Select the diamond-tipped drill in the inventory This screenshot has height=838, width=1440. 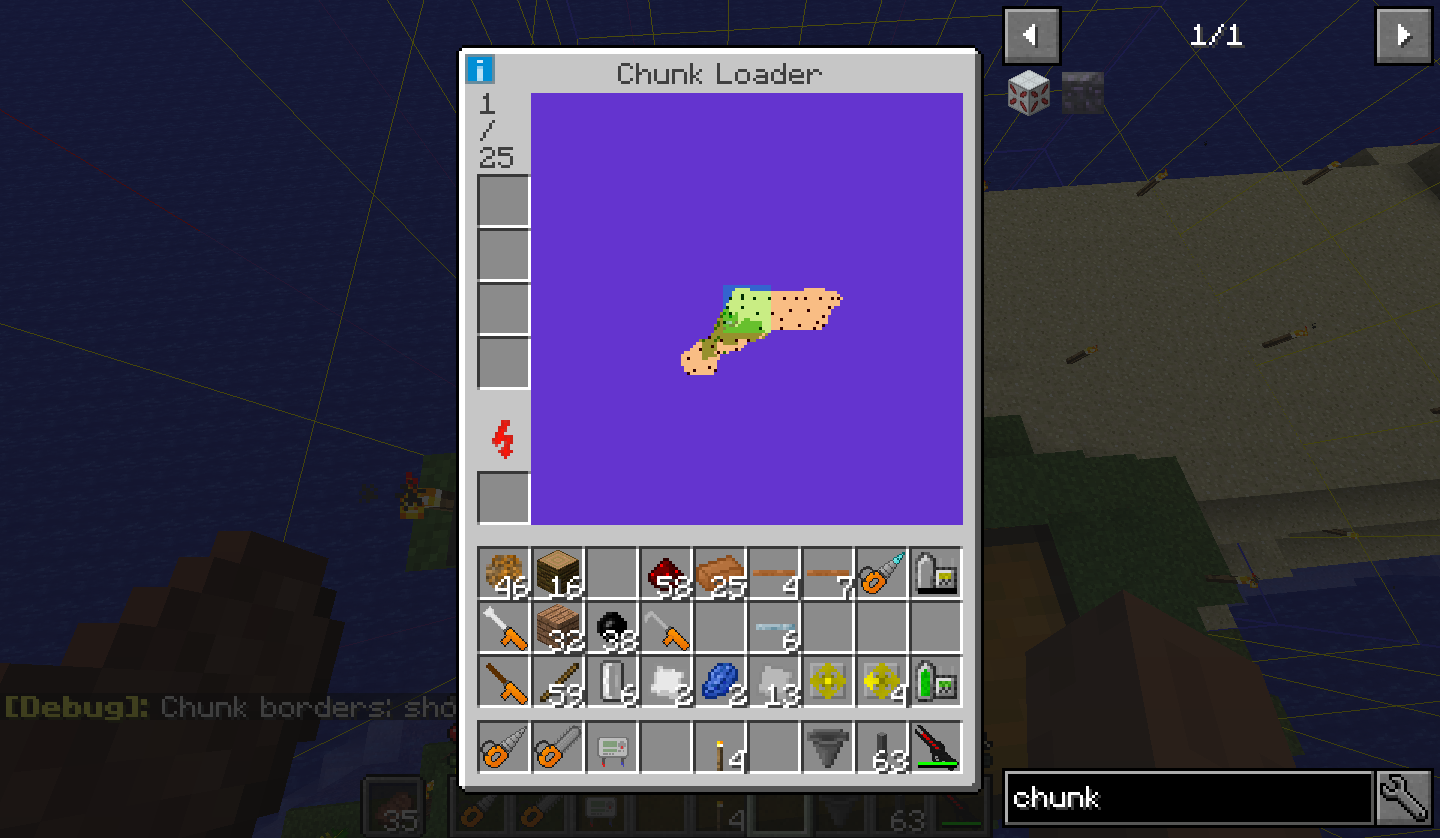tap(882, 573)
